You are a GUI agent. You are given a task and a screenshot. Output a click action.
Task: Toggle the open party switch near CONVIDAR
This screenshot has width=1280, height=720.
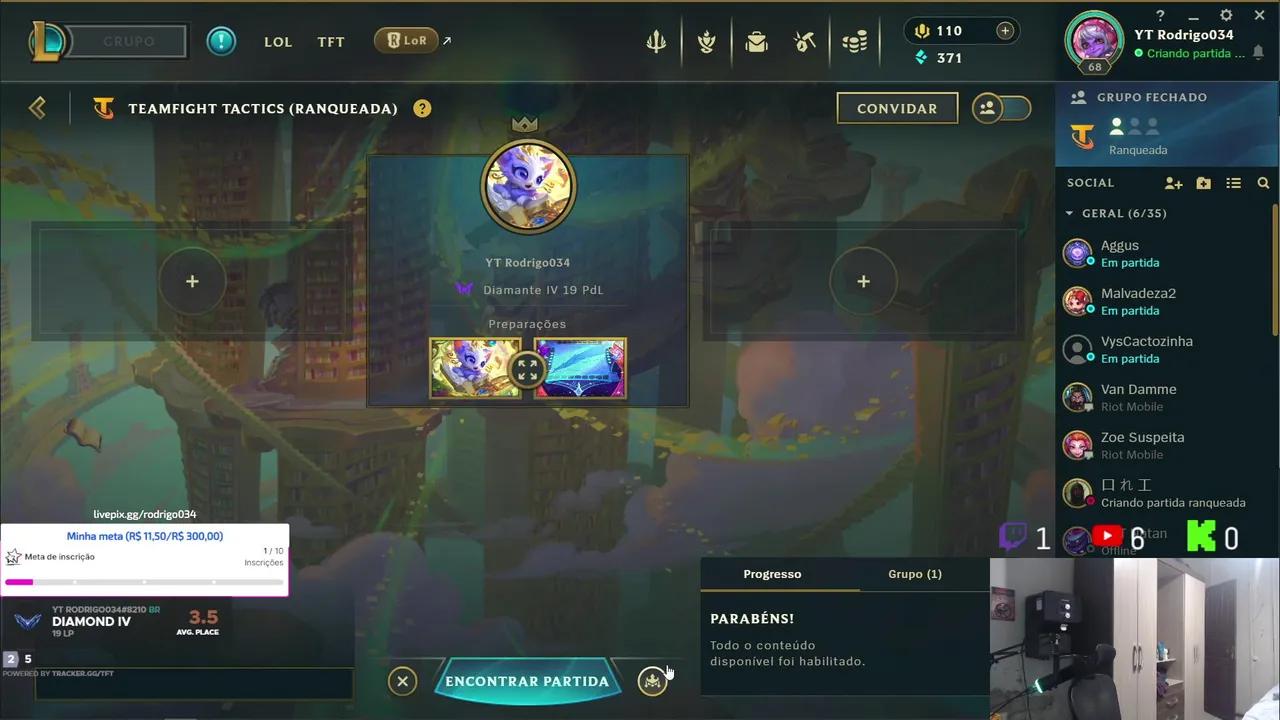click(x=1001, y=107)
